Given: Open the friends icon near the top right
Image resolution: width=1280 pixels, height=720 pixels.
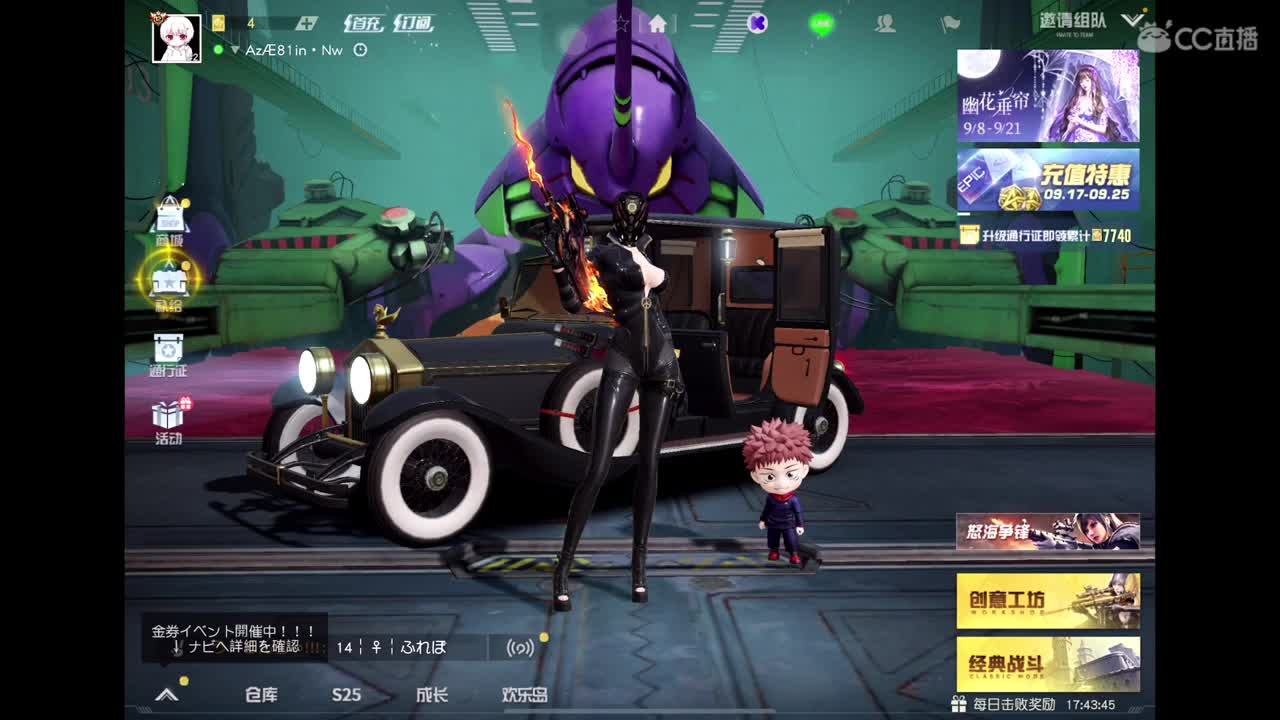Looking at the screenshot, I should click(x=884, y=22).
